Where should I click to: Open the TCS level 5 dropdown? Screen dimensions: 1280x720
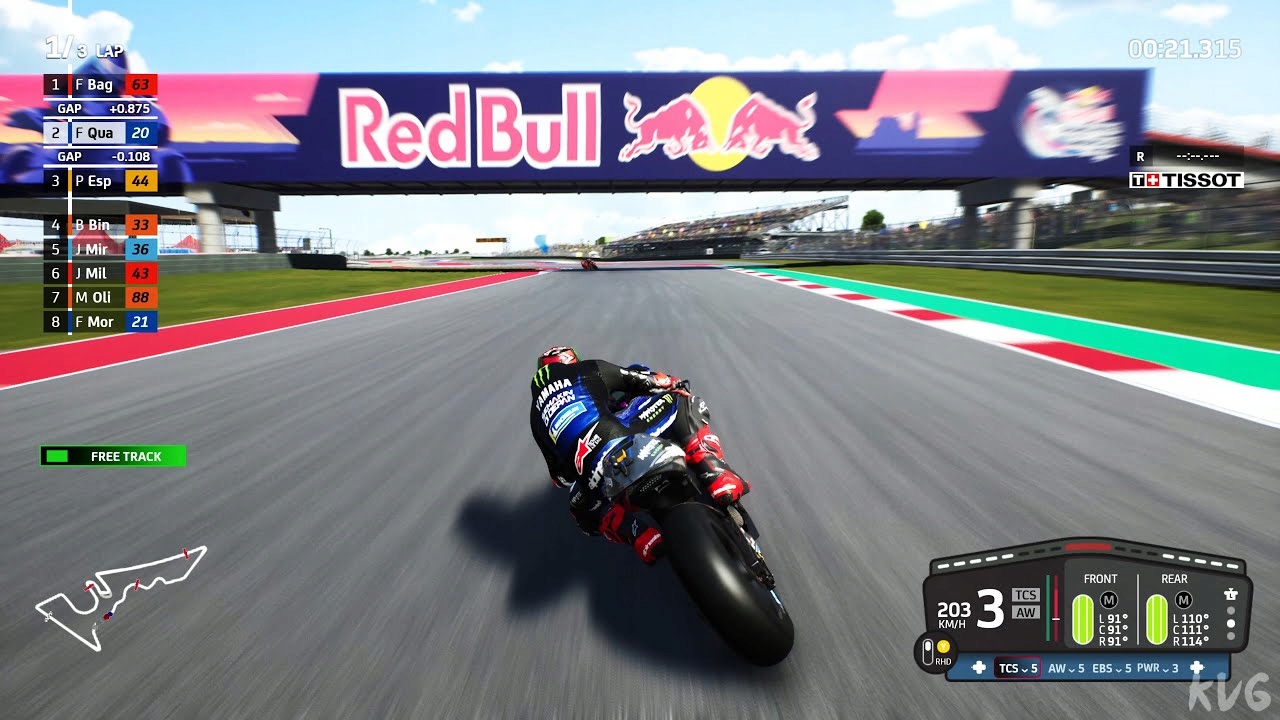[x=1017, y=668]
